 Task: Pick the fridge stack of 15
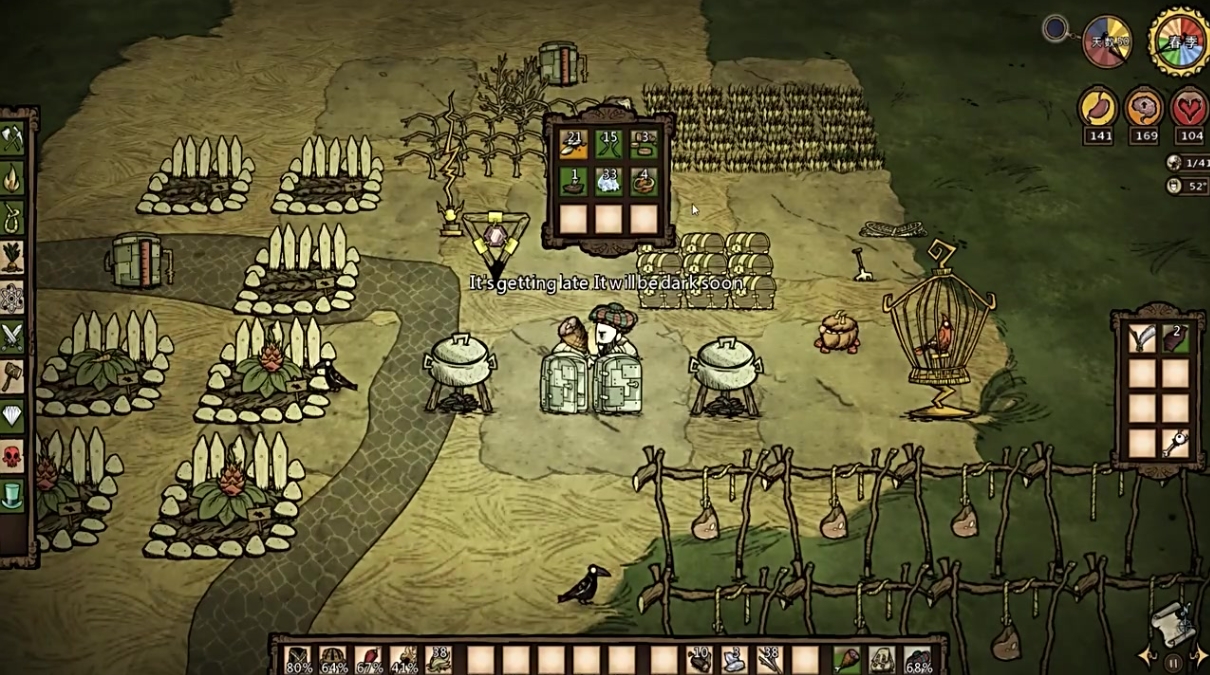coord(609,145)
